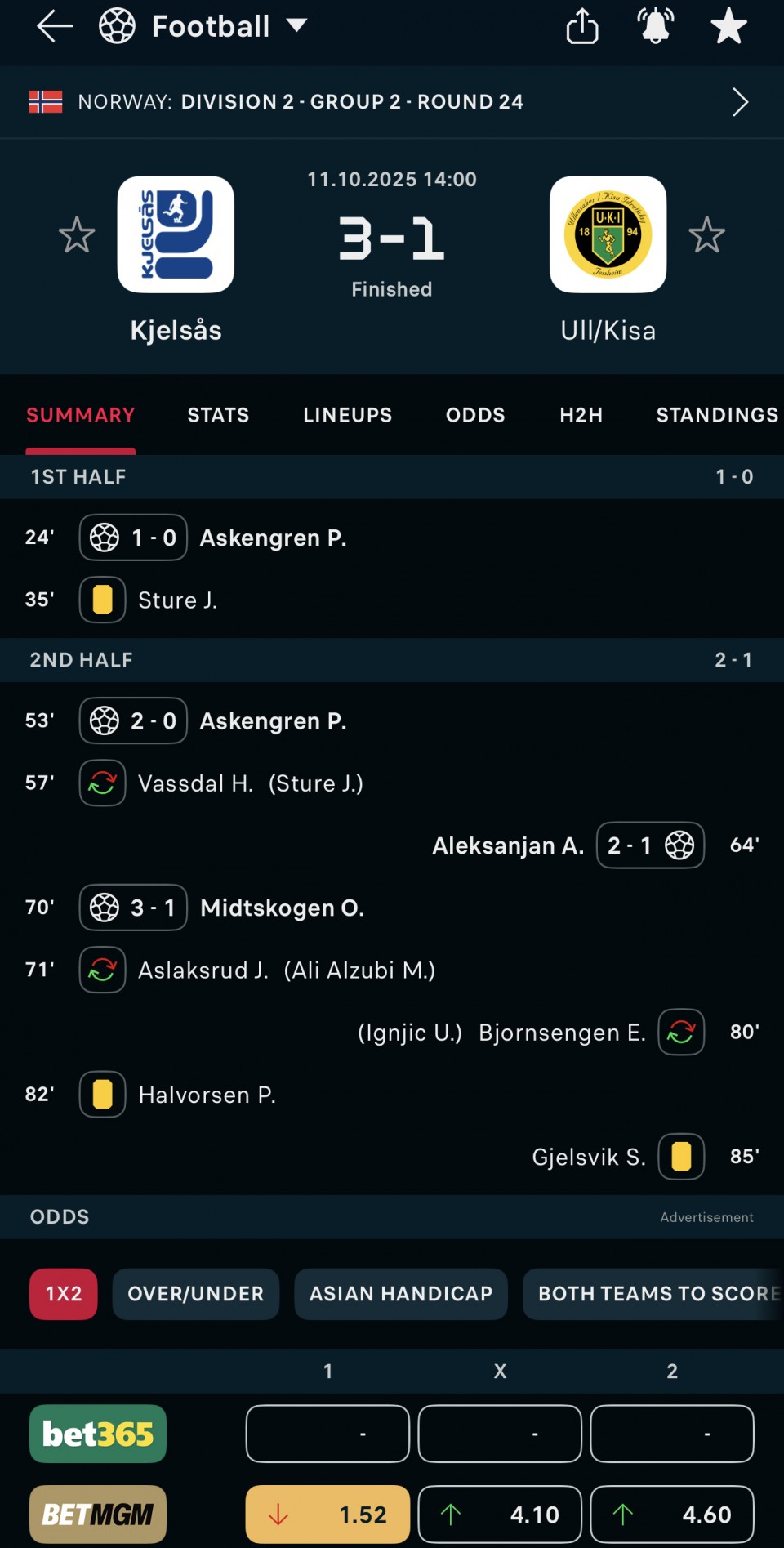Open Kjelsås team logo
The image size is (784, 1548).
[x=176, y=234]
